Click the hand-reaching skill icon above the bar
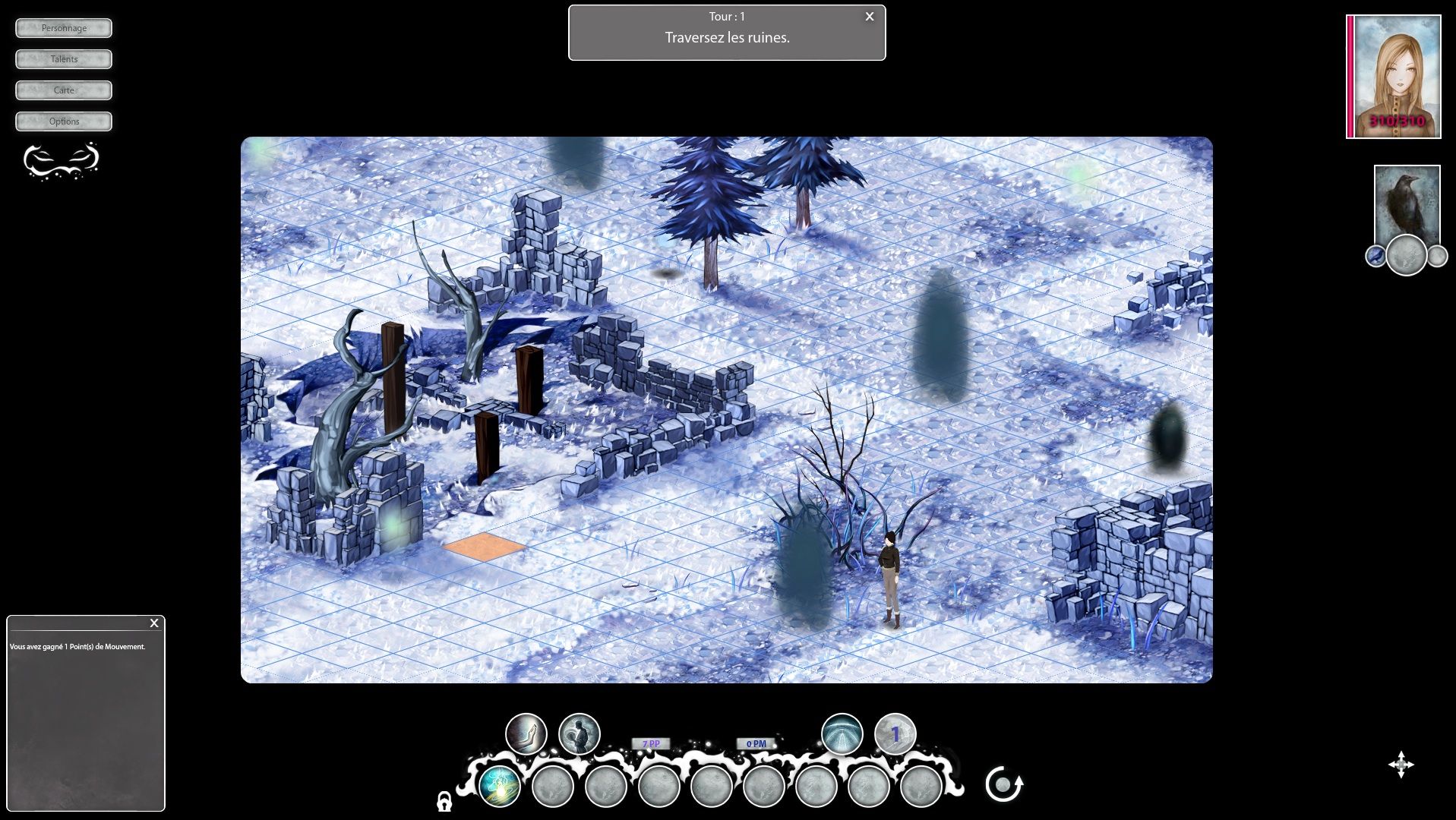 tap(527, 733)
